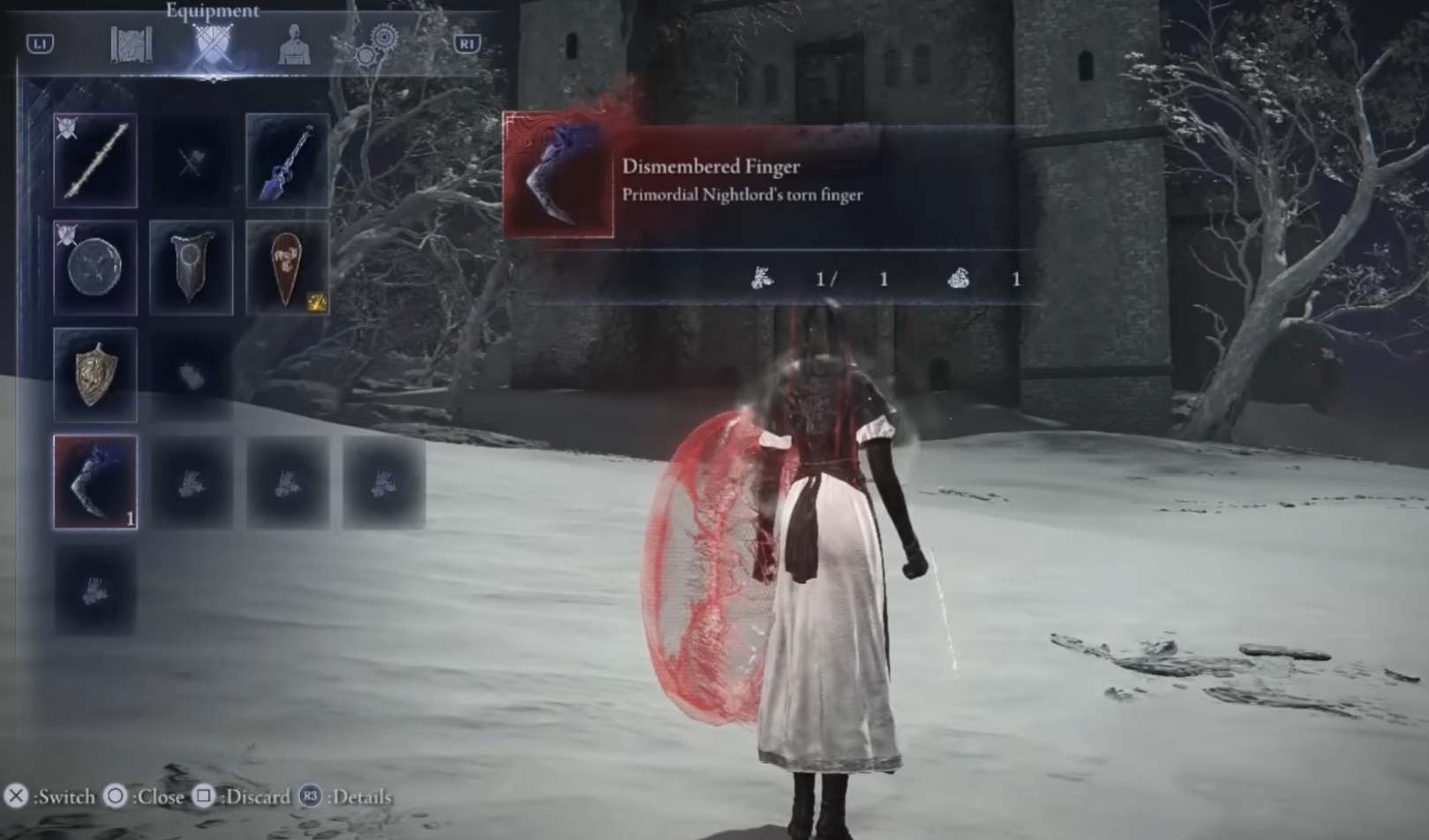
Task: Click the R1 page indicator
Action: tap(469, 42)
